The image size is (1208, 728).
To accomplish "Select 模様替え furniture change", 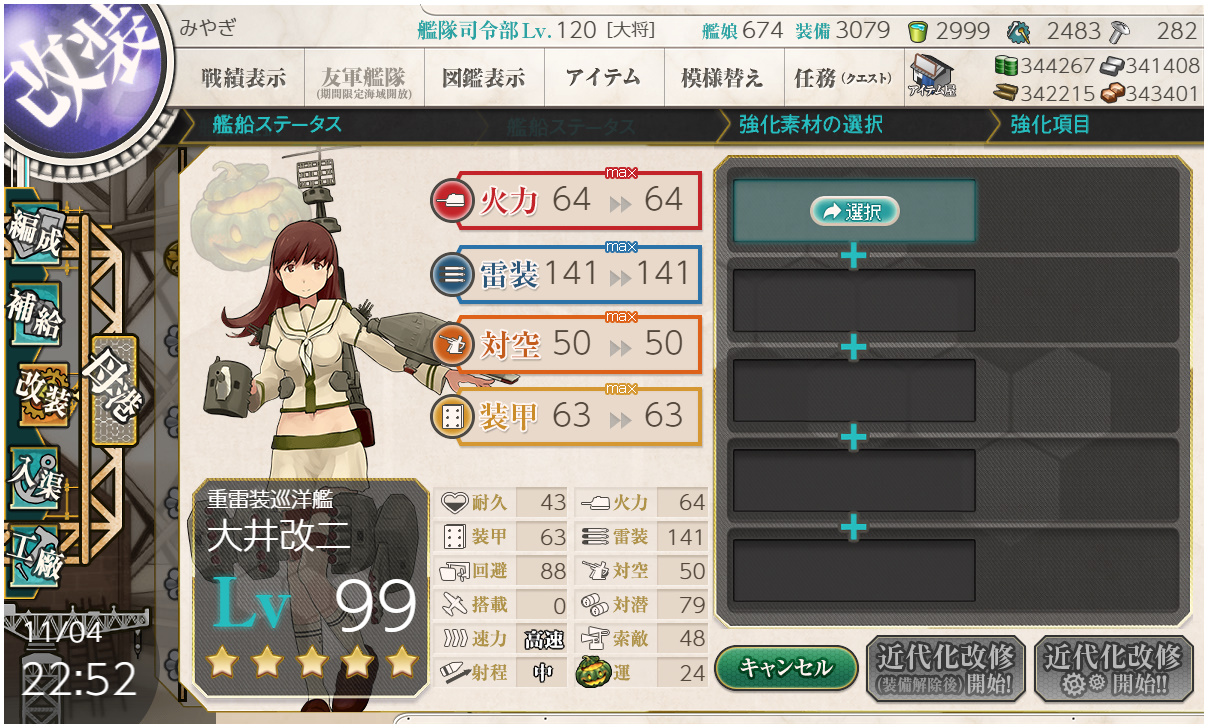I will pos(722,78).
